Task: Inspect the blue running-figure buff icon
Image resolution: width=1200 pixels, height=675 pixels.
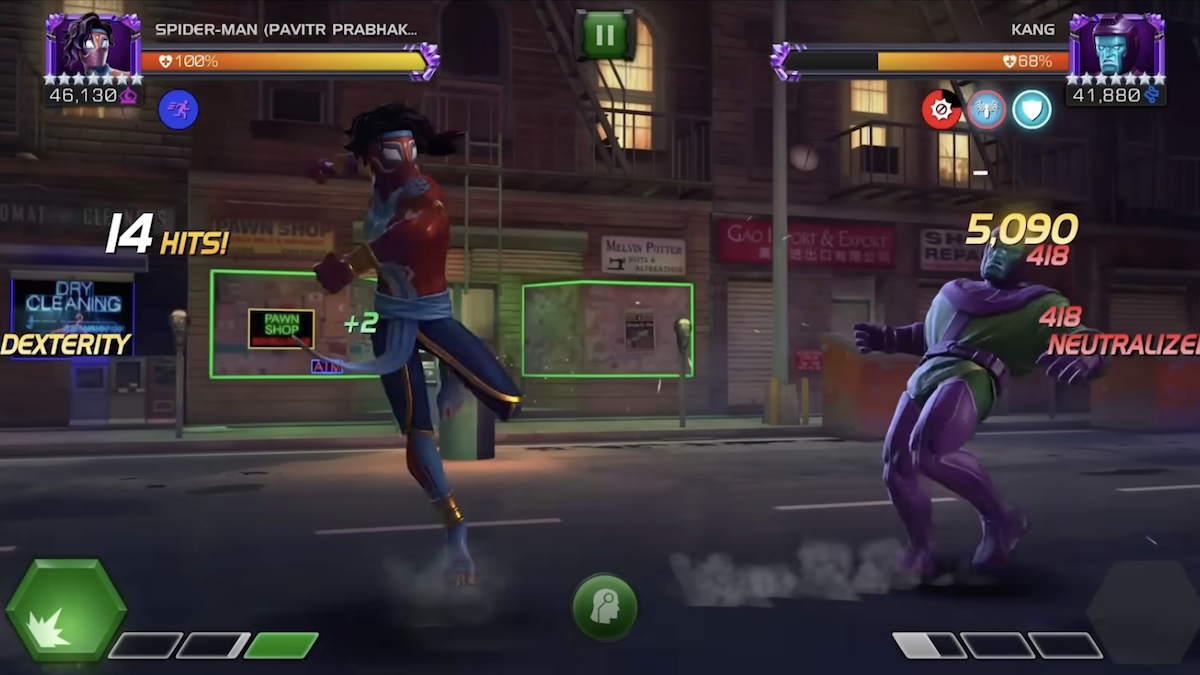Action: pos(178,109)
